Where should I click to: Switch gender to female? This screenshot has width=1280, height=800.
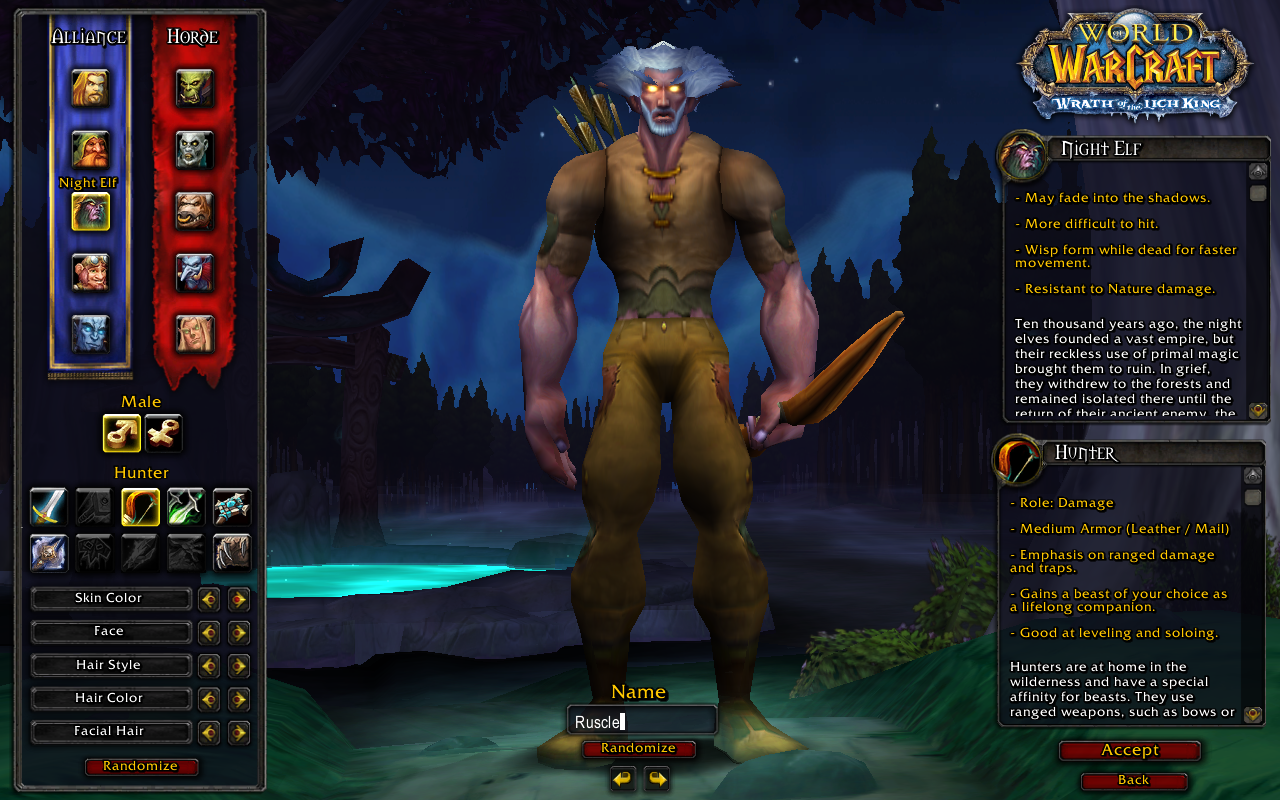[x=163, y=433]
